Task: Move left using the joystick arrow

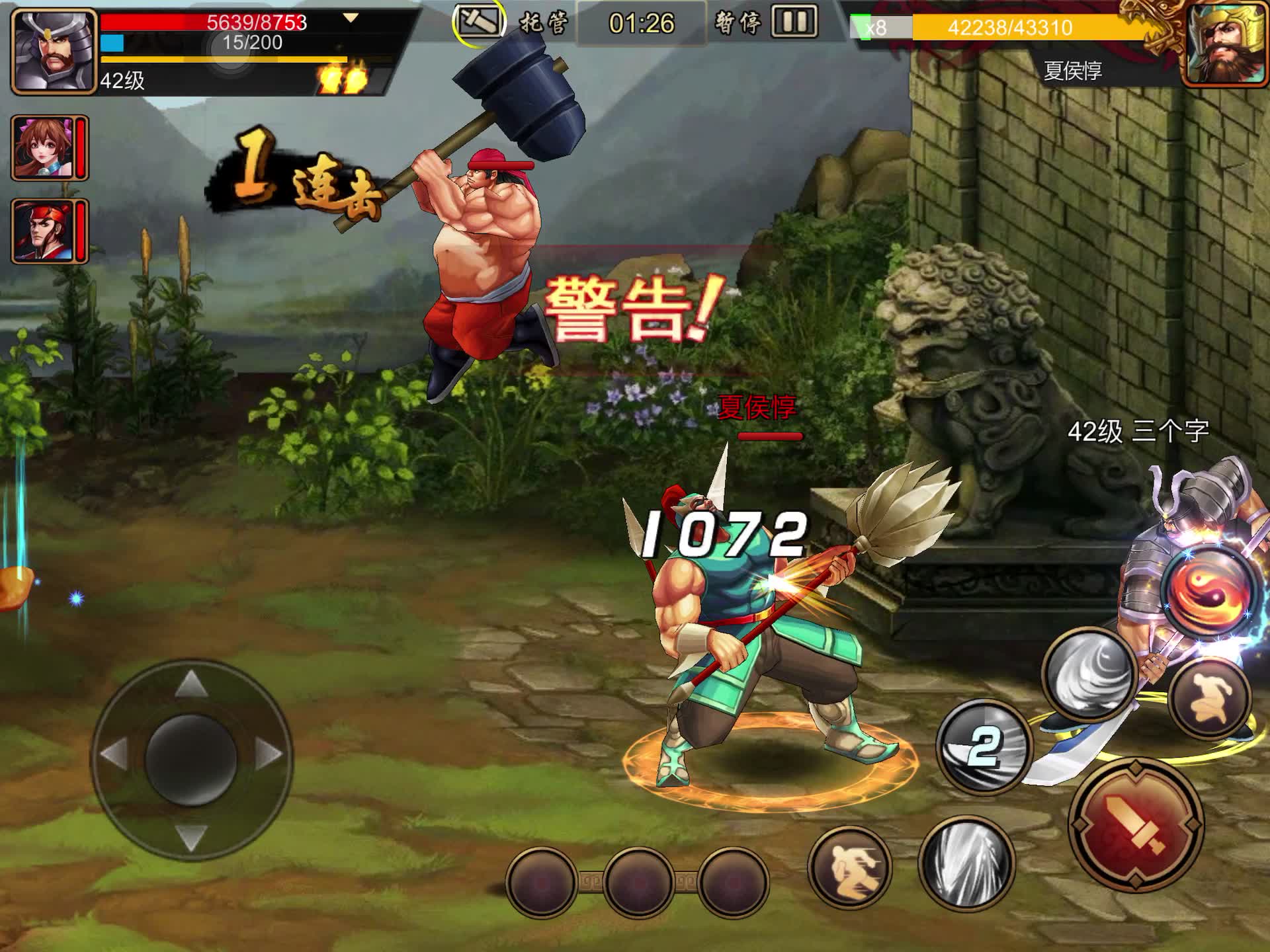Action: click(x=114, y=754)
